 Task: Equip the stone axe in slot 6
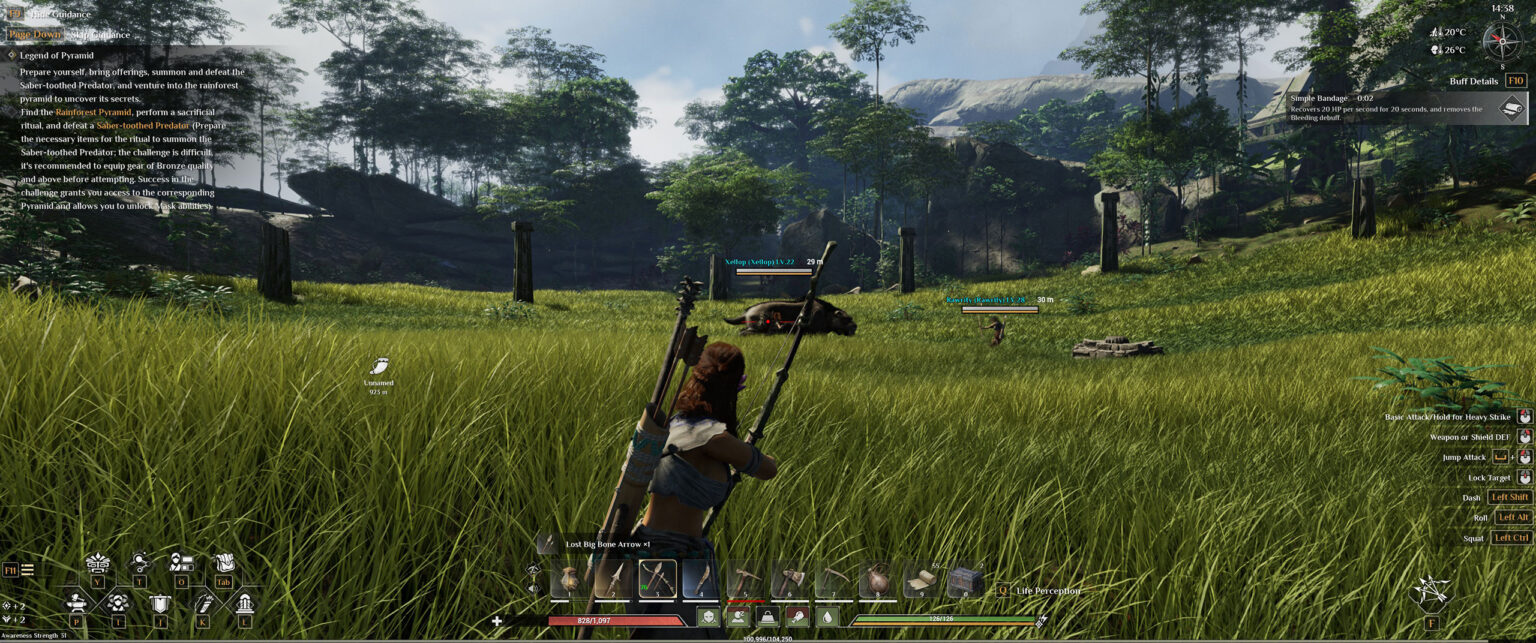pyautogui.click(x=788, y=580)
